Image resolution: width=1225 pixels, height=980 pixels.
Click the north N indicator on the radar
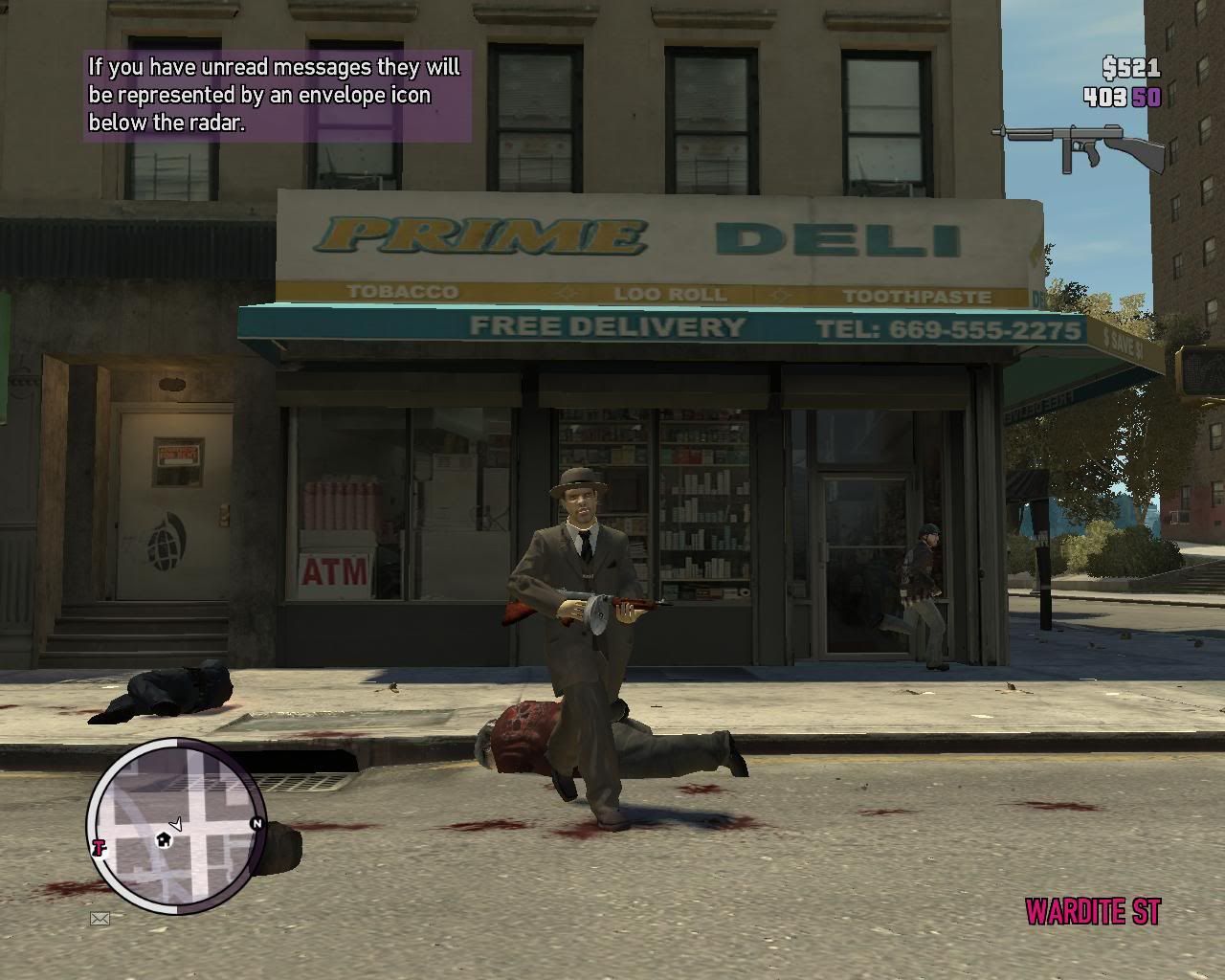(x=256, y=823)
